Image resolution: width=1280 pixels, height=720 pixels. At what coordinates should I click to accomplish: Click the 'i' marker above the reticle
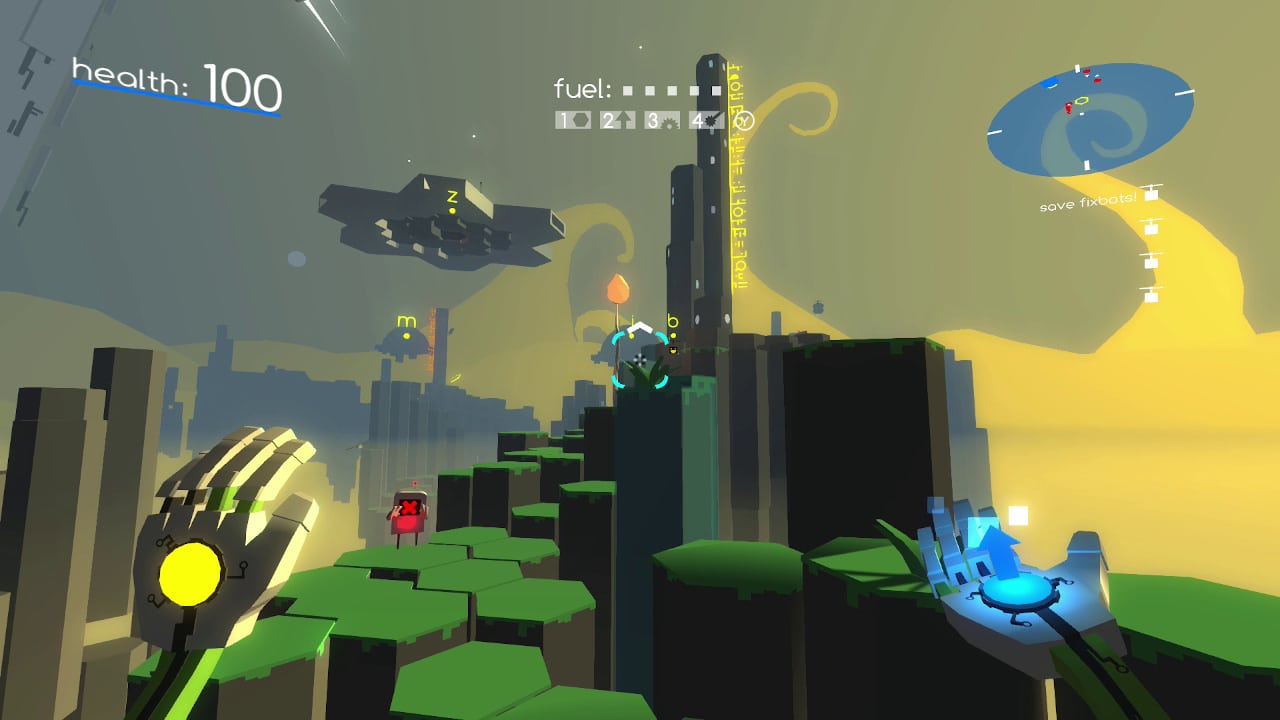[x=634, y=324]
